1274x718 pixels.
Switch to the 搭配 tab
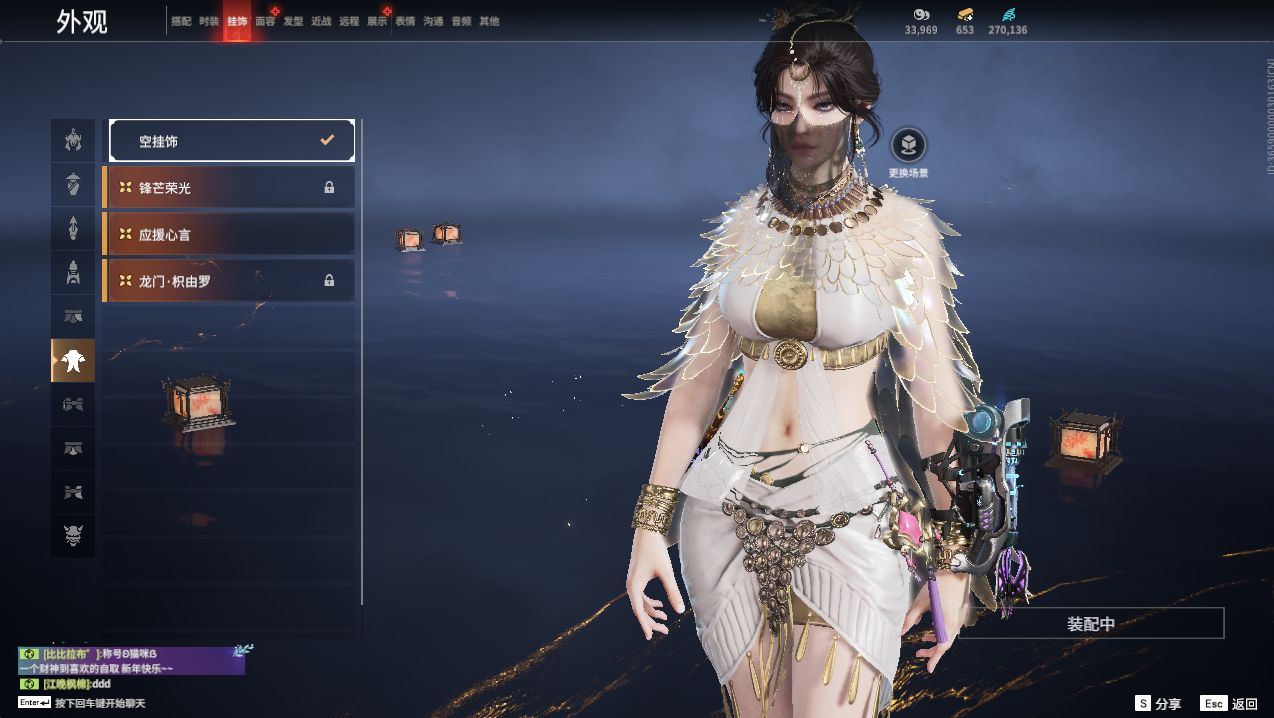pos(181,21)
